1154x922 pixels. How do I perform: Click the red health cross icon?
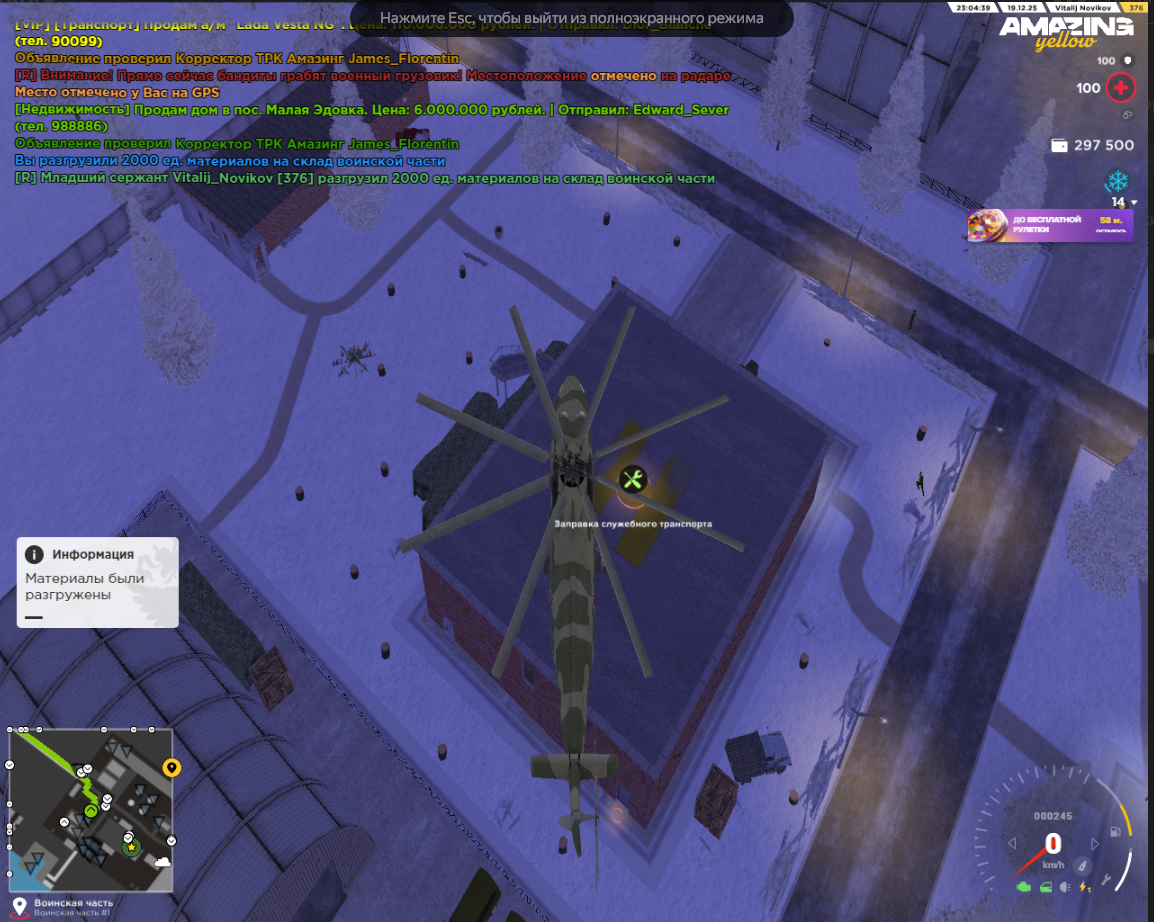pos(1121,88)
